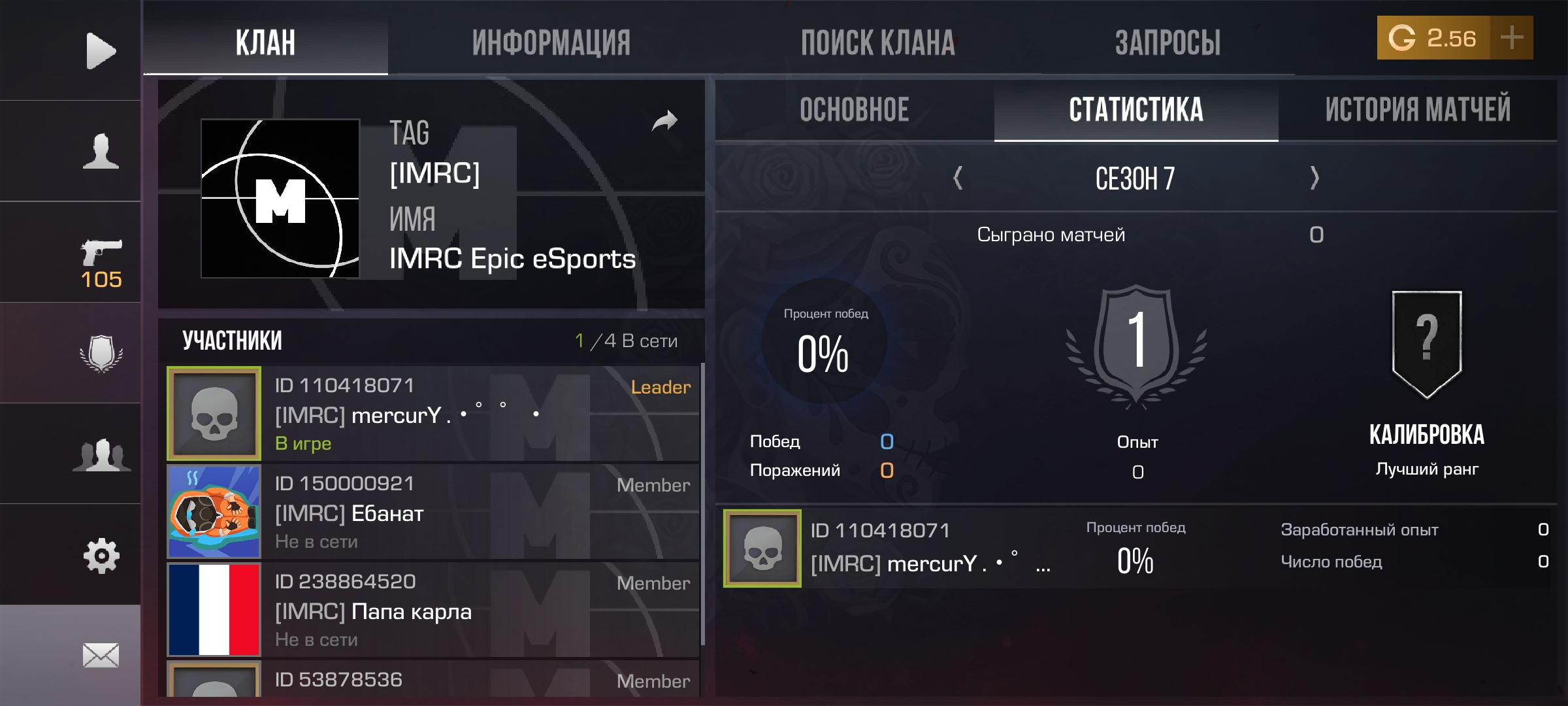Open the ПОИСК КЛАНА tab

[878, 43]
